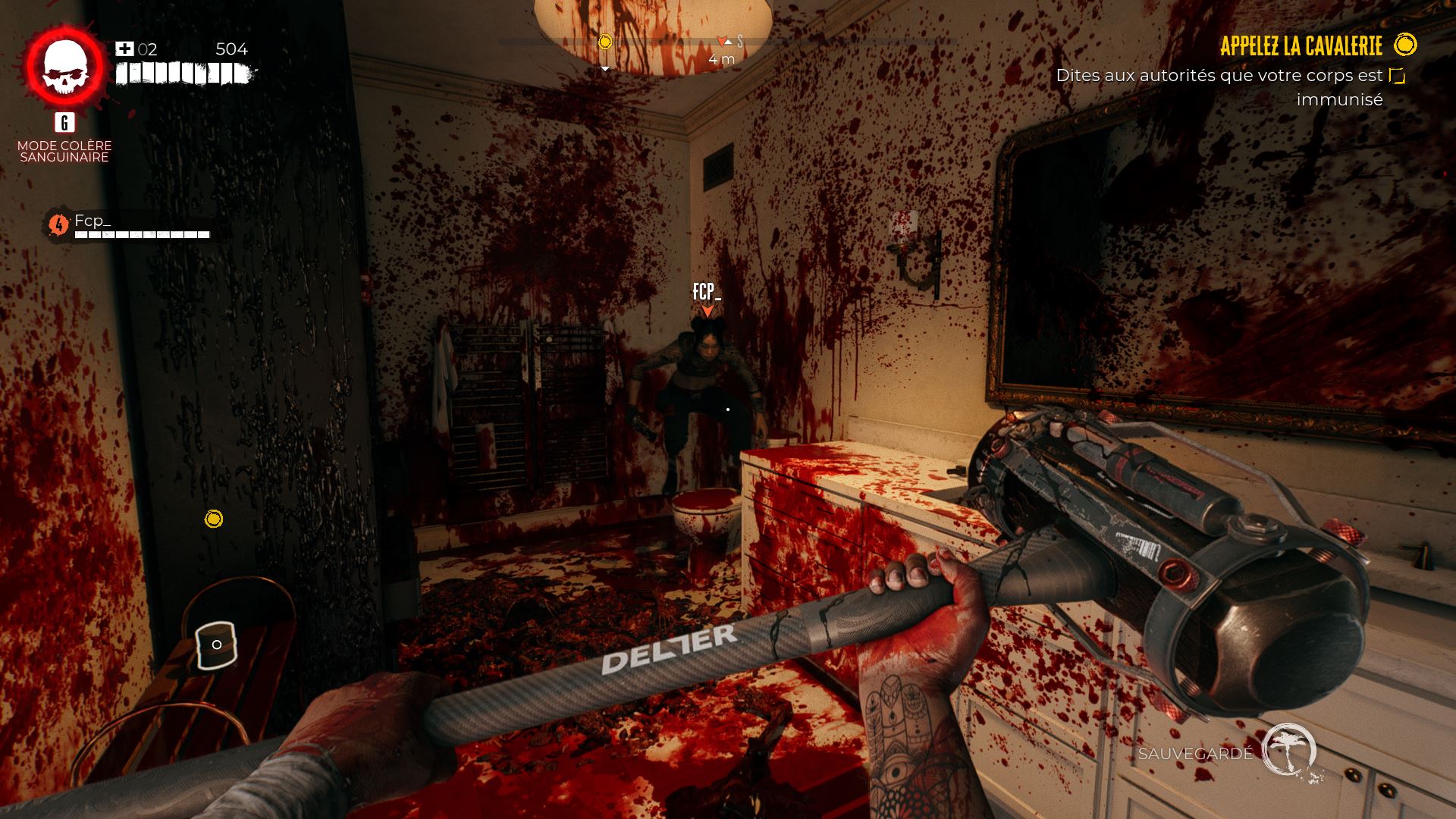1456x819 pixels.
Task: Click the red skull rage mode icon
Action: tap(64, 67)
